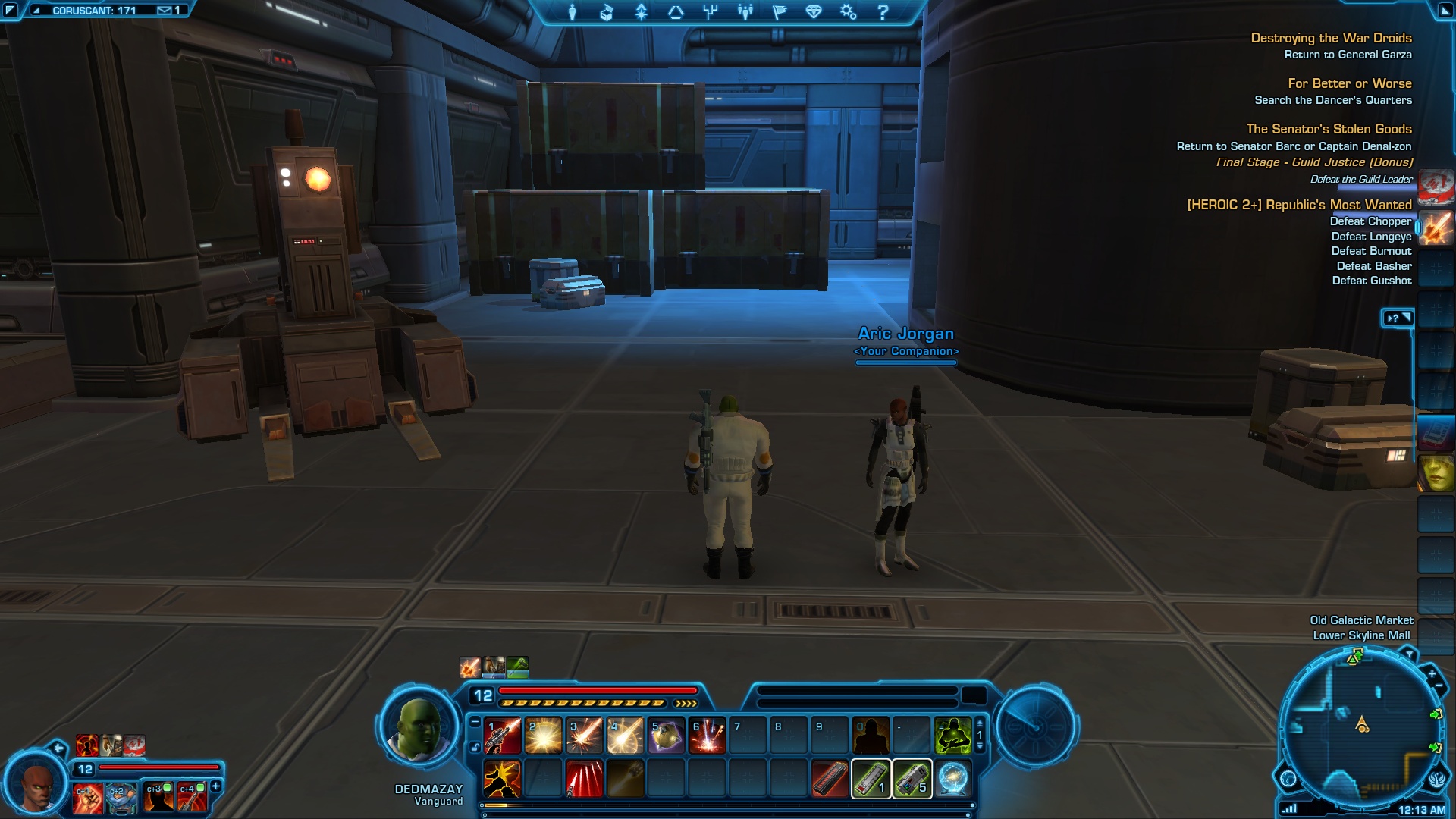Open the minimap filter funnel
Screen dimensions: 1456x819
pos(1408,654)
